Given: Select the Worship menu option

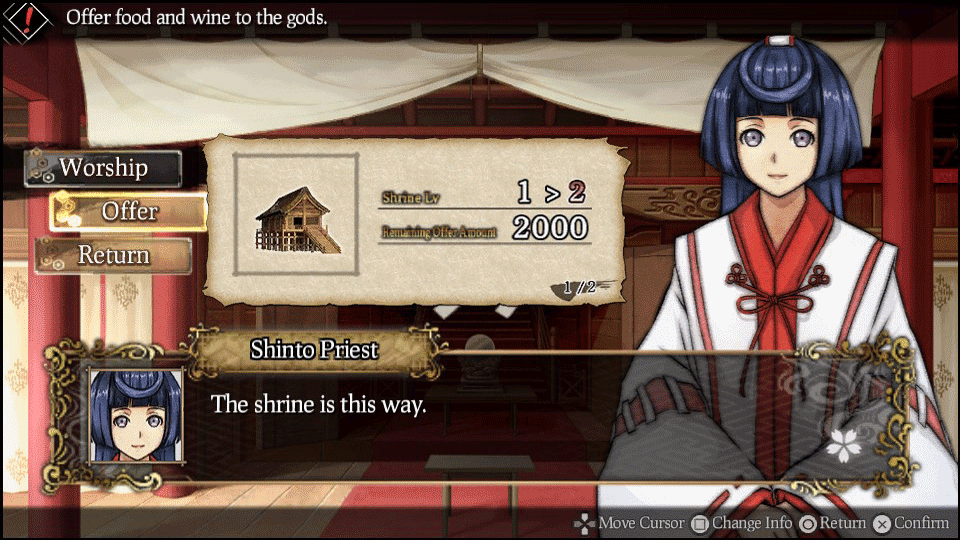Looking at the screenshot, I should [103, 168].
